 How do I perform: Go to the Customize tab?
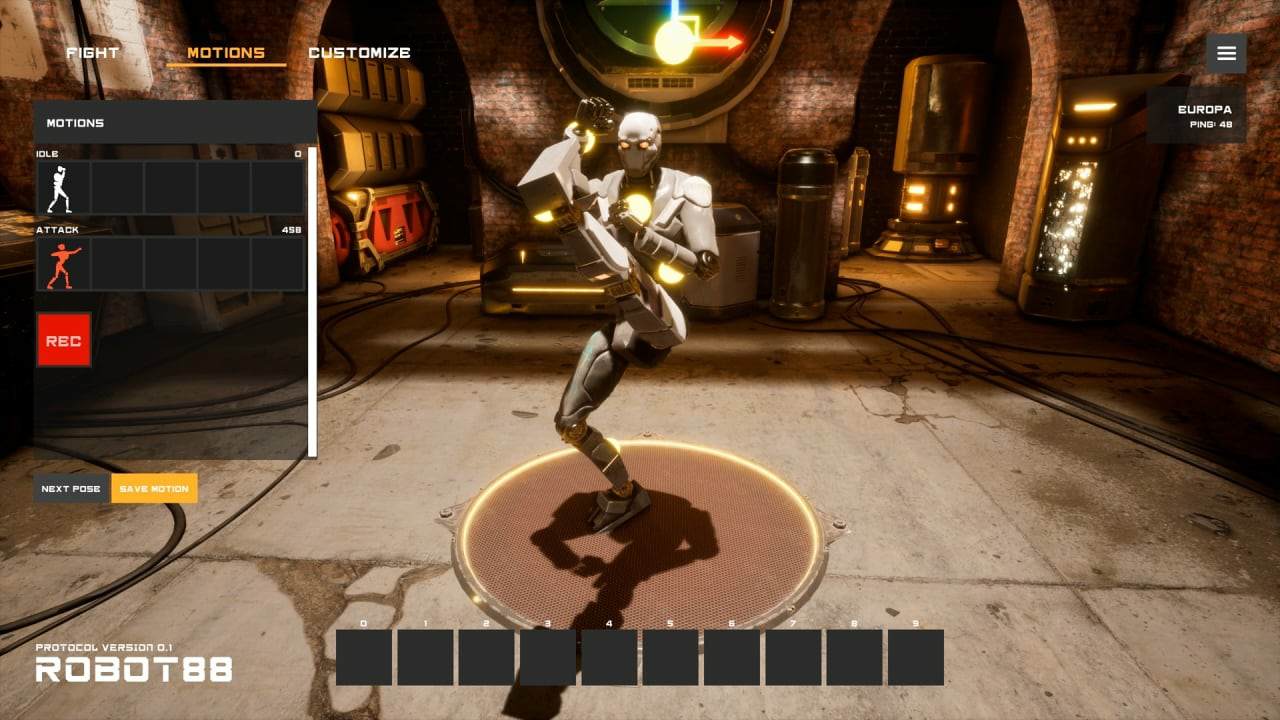[x=359, y=53]
